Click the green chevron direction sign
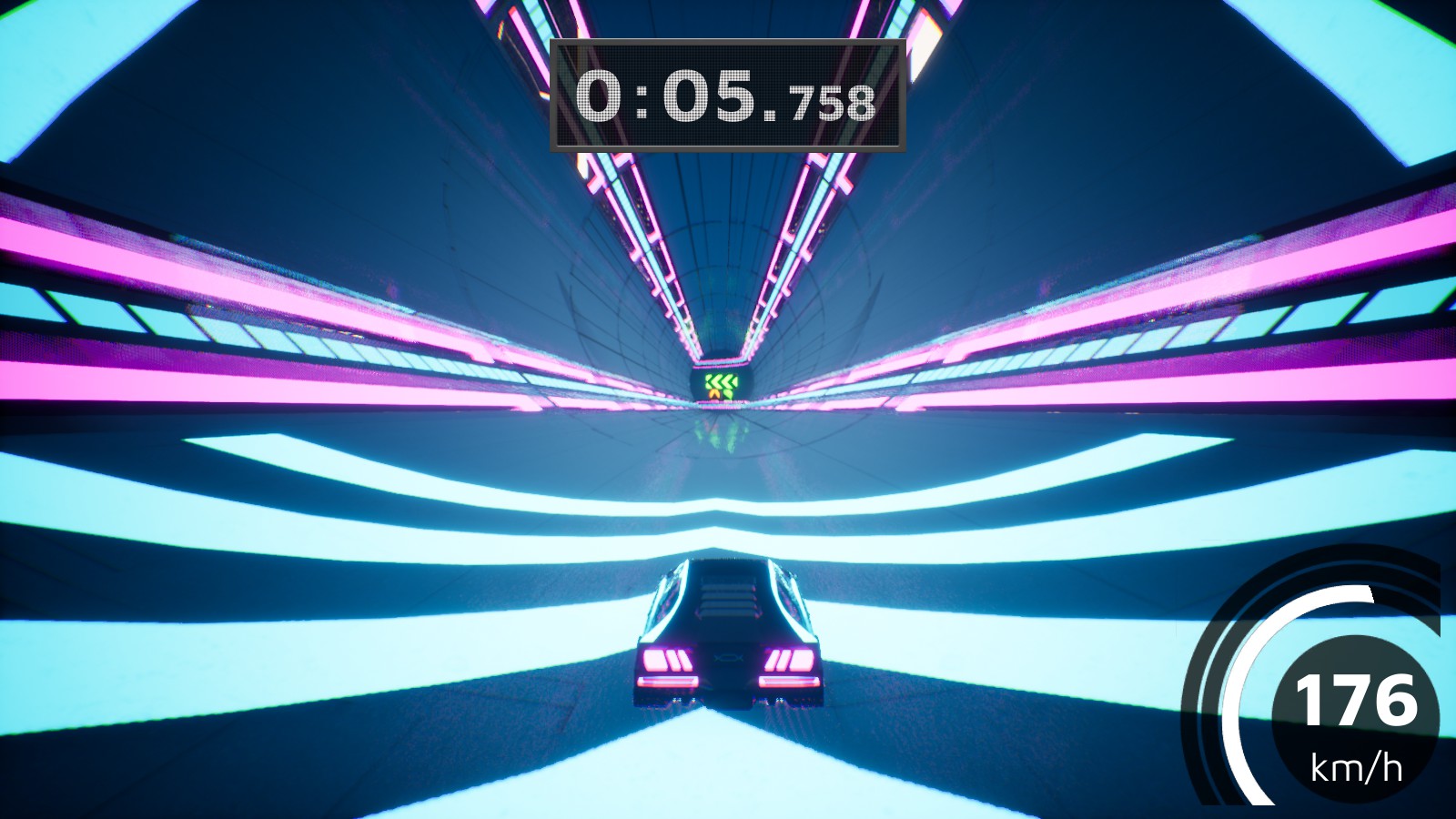 click(722, 380)
